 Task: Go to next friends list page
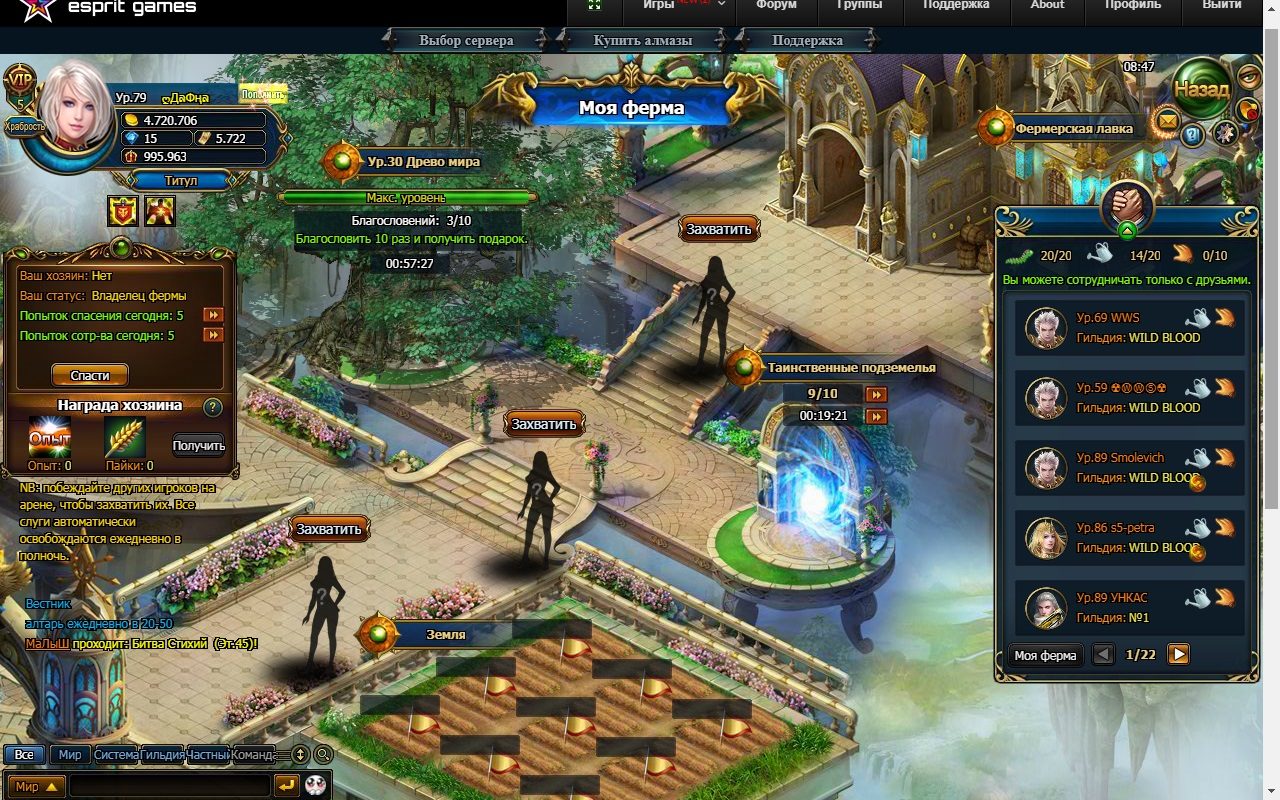[1179, 654]
